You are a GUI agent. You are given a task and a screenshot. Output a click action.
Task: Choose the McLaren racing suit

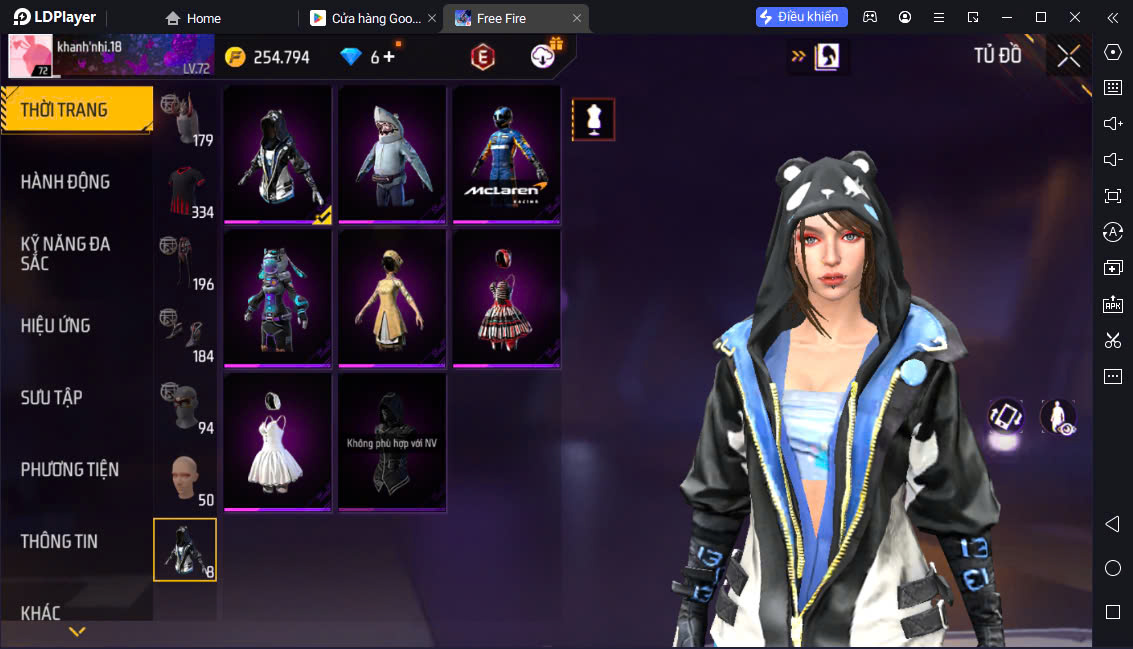506,154
